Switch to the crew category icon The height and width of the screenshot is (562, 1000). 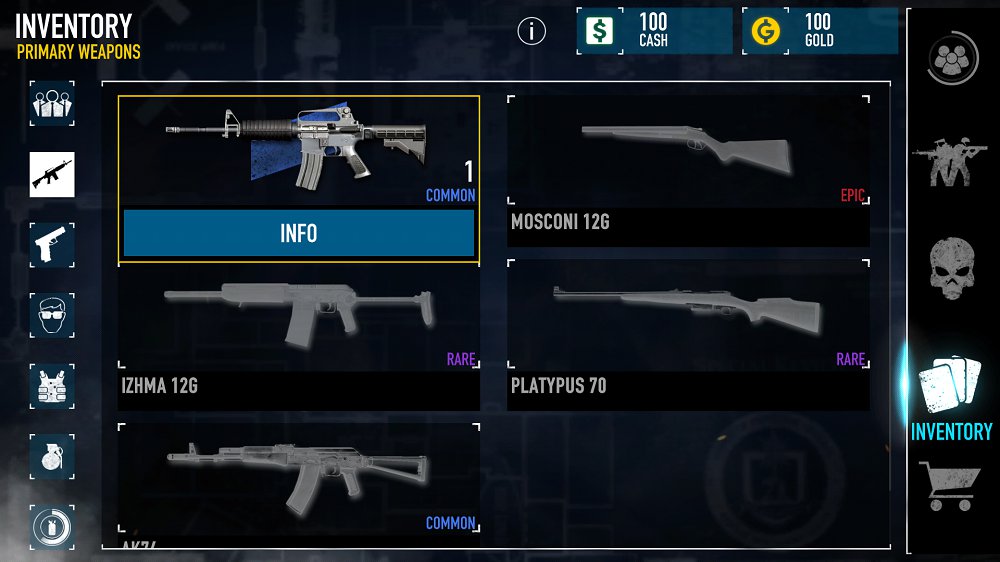point(52,103)
